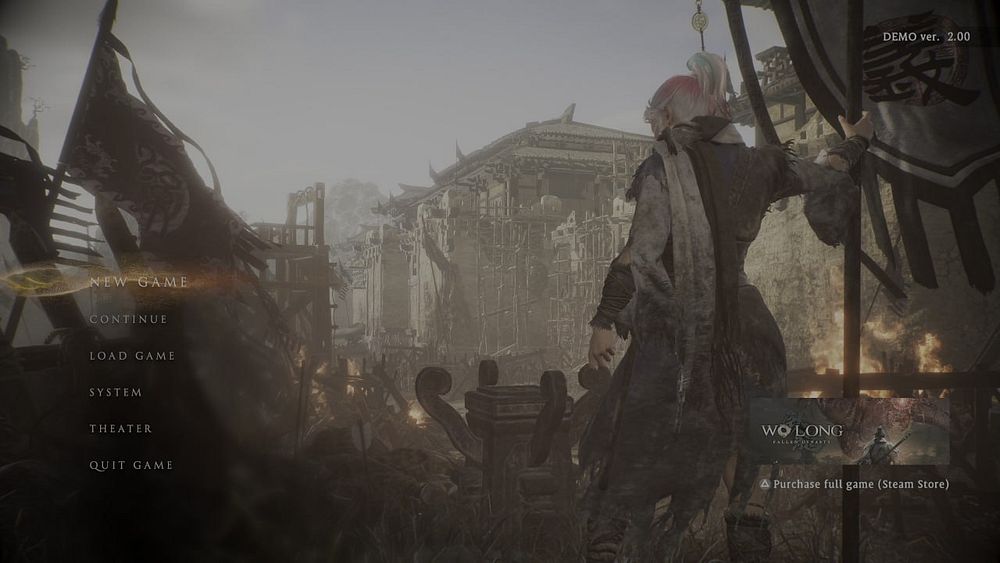Image resolution: width=1000 pixels, height=563 pixels.
Task: Choose Quit Game
Action: (x=131, y=465)
